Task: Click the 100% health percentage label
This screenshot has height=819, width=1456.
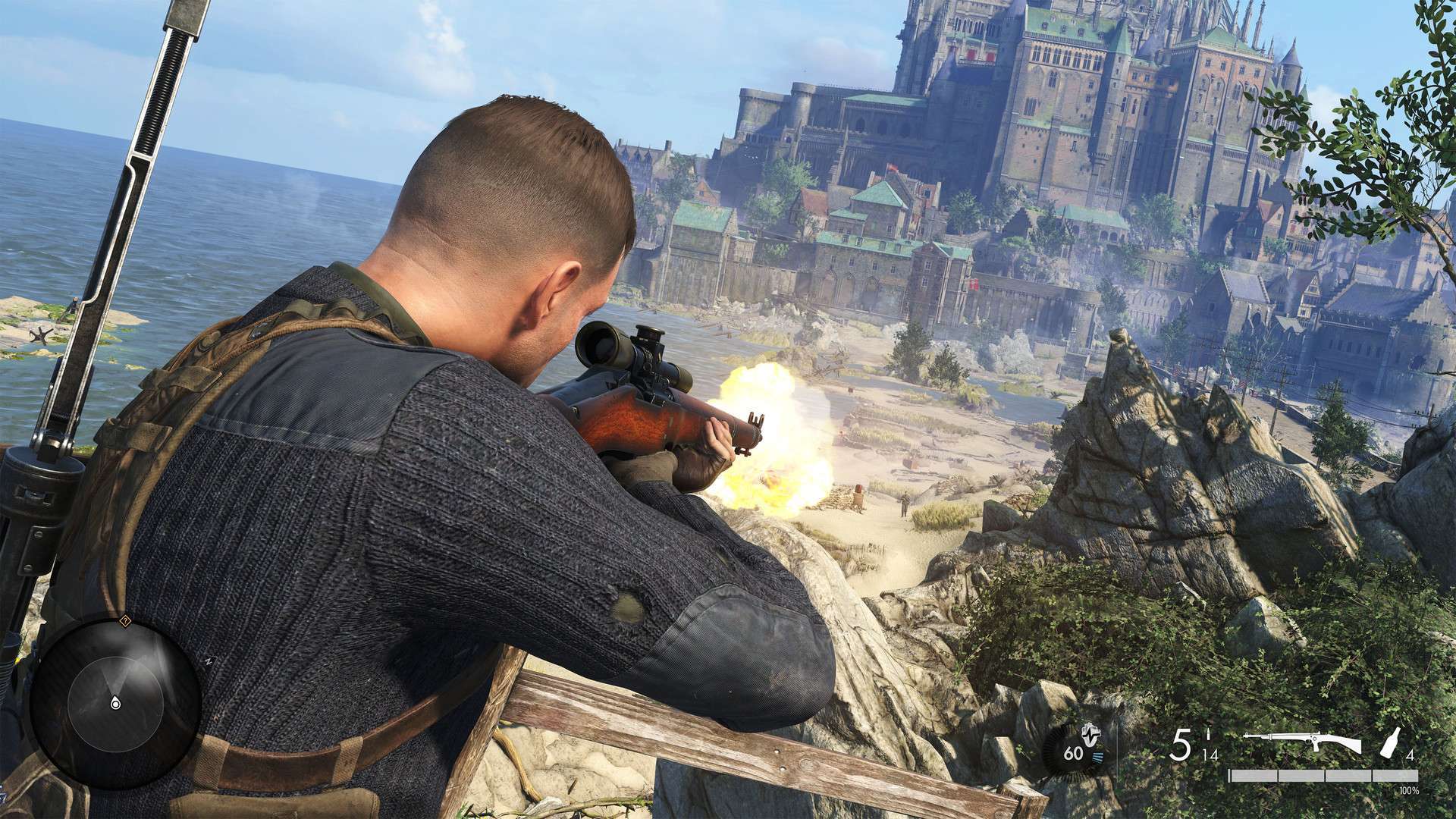Action: (1409, 792)
